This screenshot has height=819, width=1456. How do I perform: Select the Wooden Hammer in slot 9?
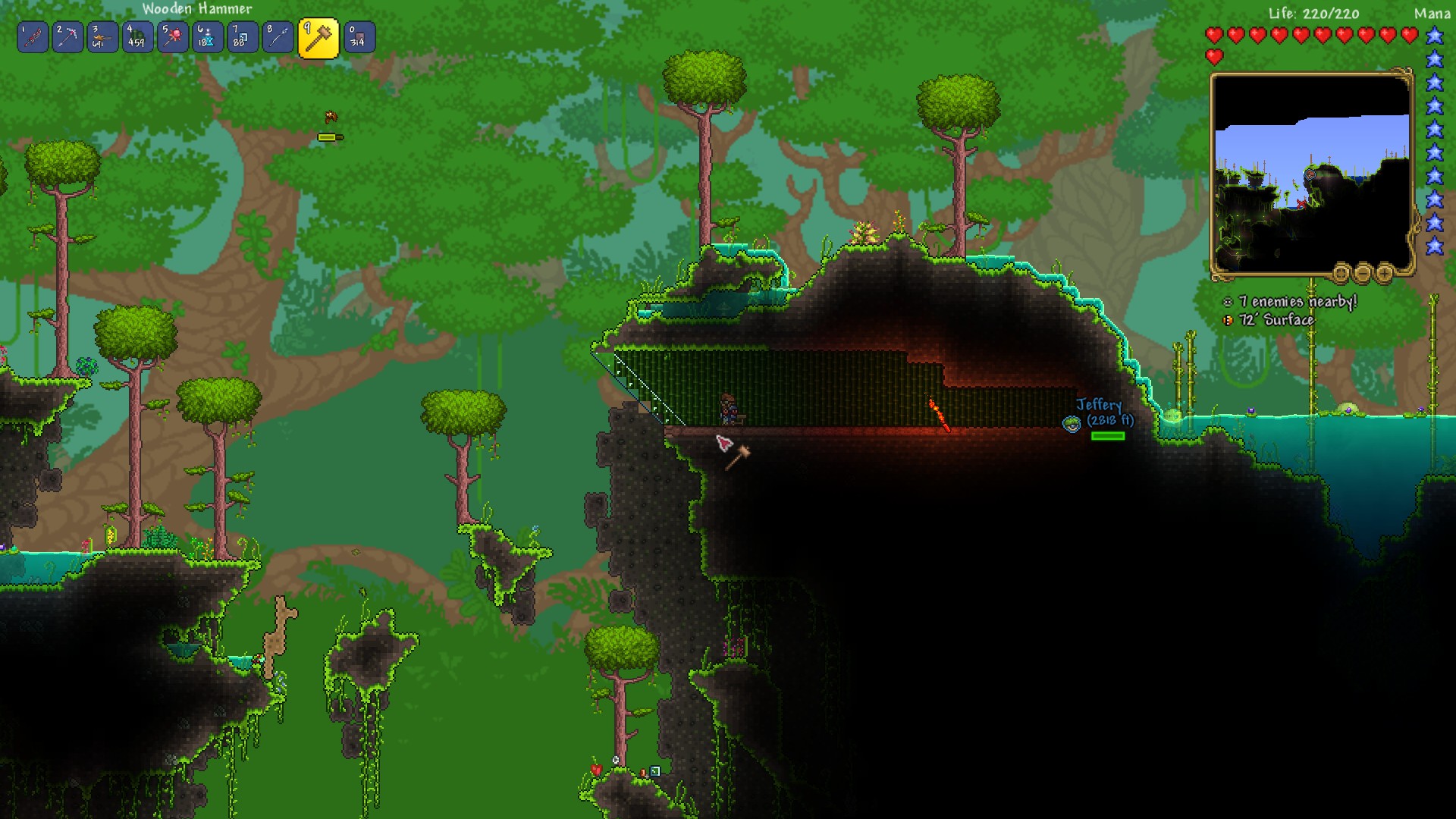click(318, 36)
